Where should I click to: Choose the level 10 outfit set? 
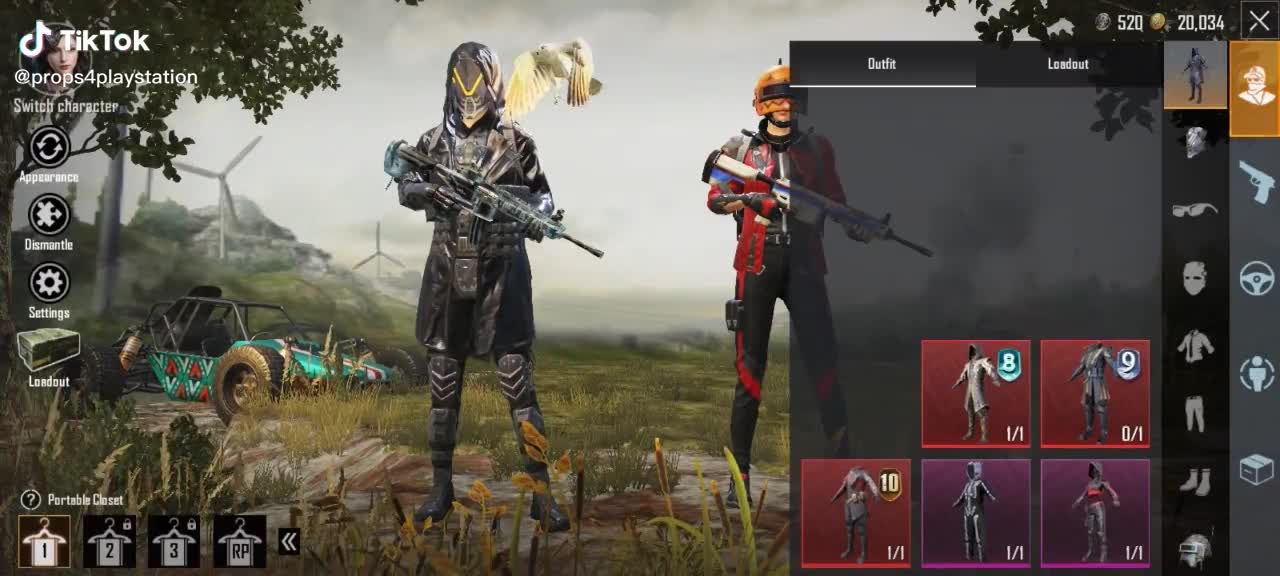(x=856, y=512)
